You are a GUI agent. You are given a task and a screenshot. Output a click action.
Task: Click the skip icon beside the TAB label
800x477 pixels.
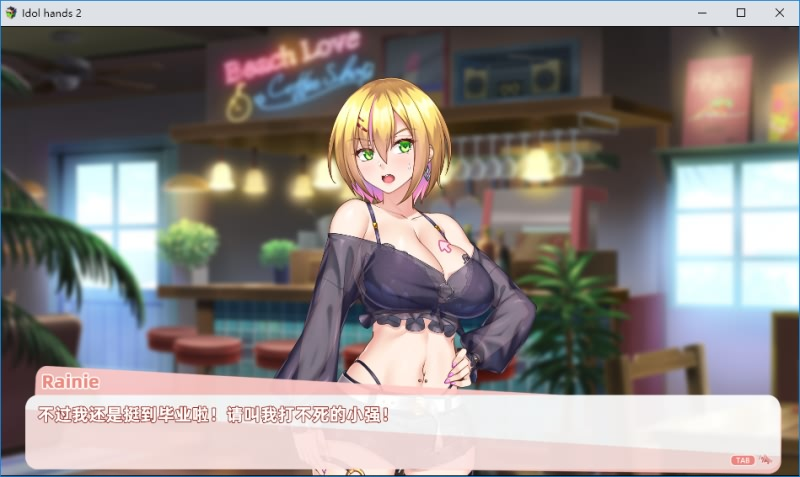[x=765, y=460]
